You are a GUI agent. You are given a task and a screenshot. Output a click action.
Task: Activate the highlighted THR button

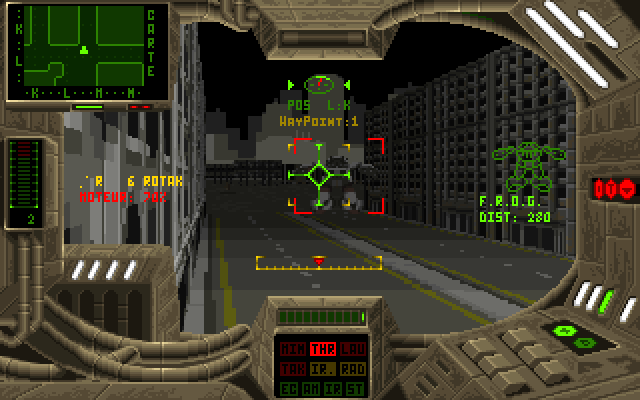coord(321,349)
